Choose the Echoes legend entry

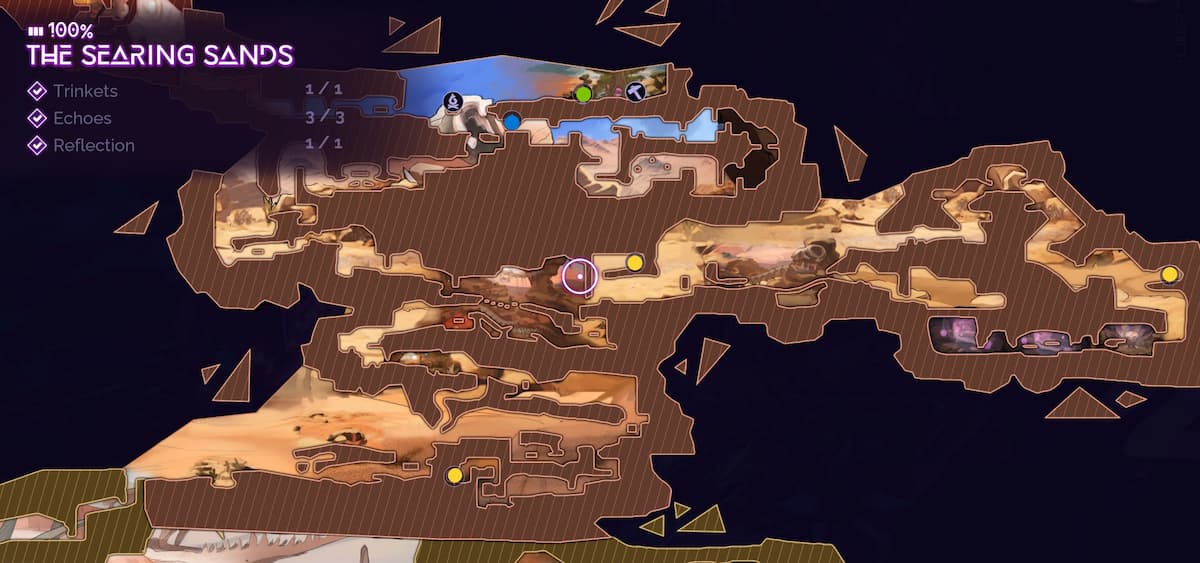[82, 118]
